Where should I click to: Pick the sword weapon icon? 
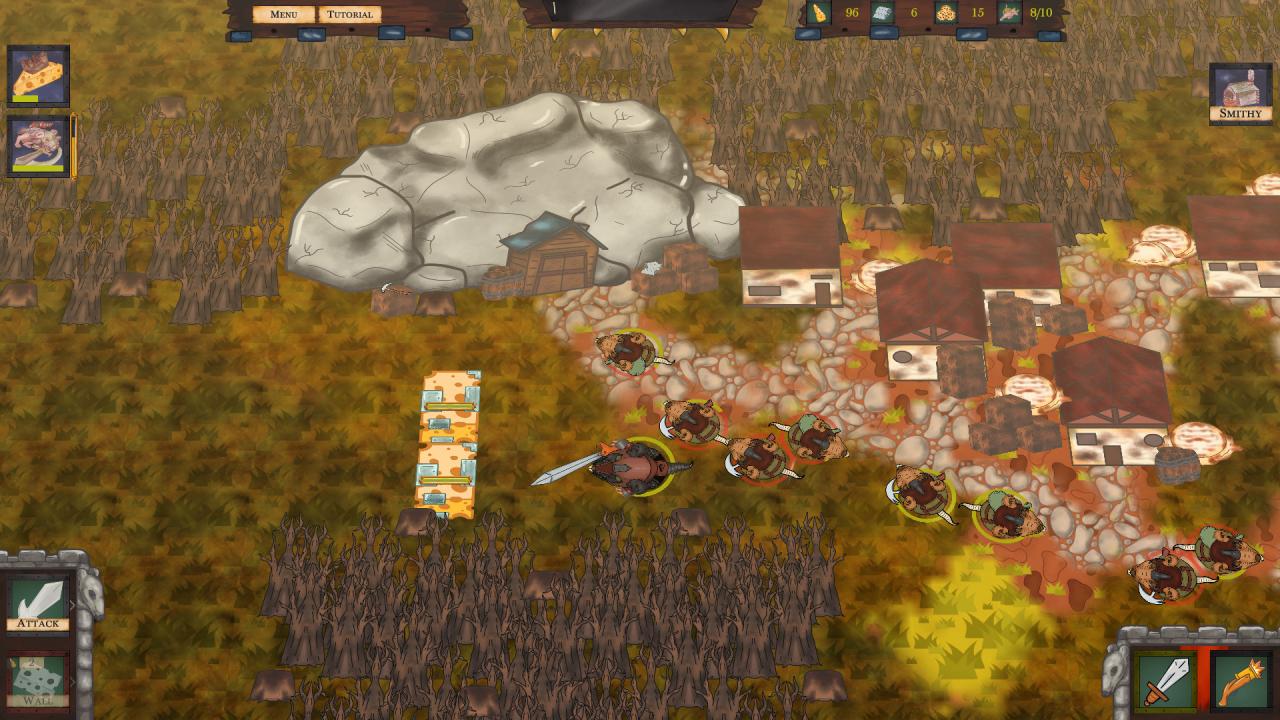pos(1165,680)
